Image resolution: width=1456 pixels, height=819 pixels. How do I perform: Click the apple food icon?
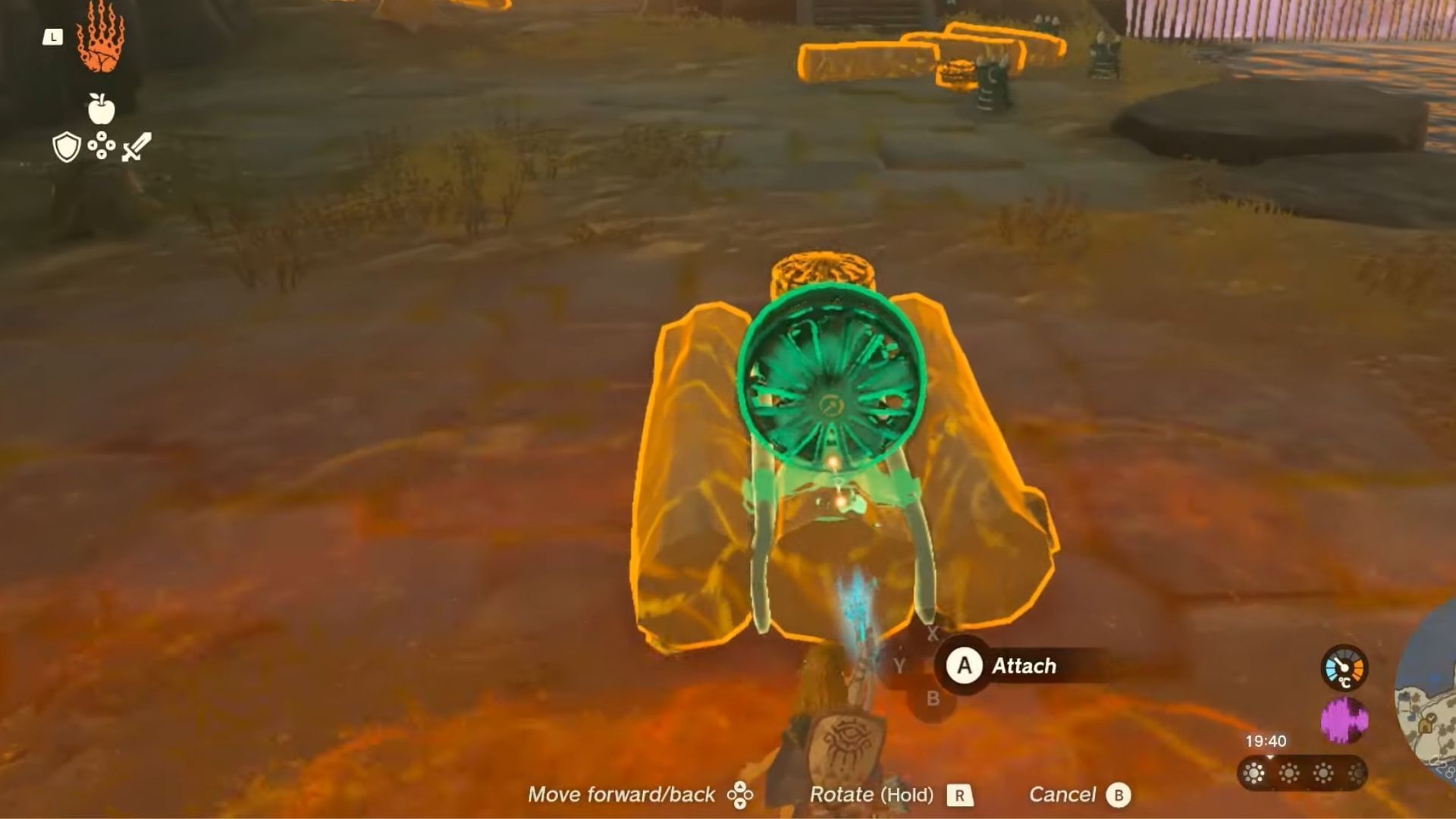click(102, 110)
